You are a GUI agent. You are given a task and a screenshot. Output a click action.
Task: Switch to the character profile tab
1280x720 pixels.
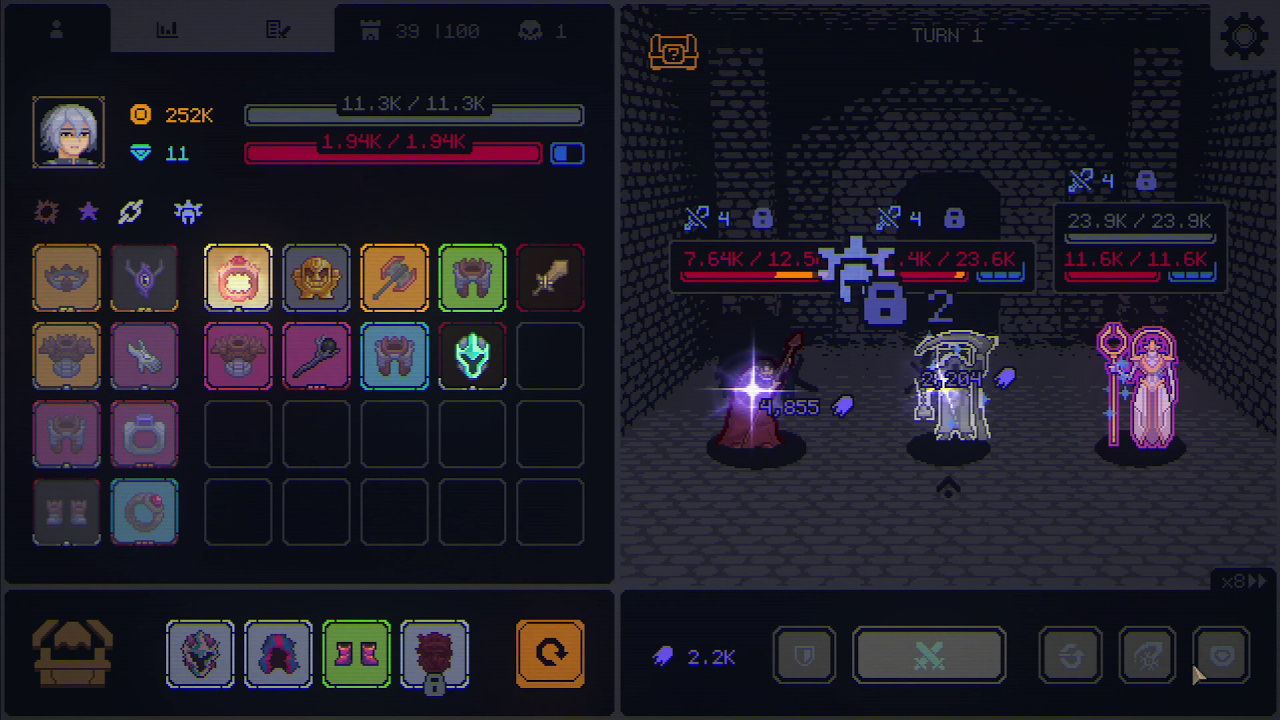click(x=57, y=31)
